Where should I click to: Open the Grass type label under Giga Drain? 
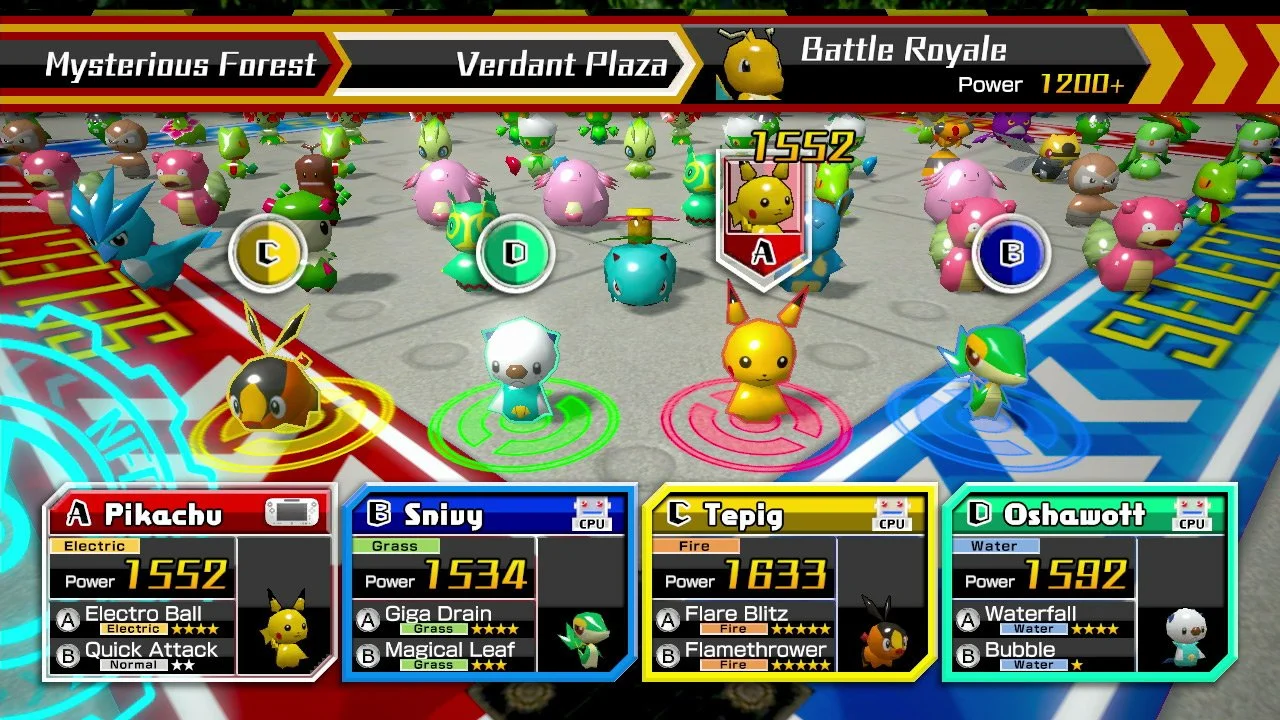[x=432, y=628]
